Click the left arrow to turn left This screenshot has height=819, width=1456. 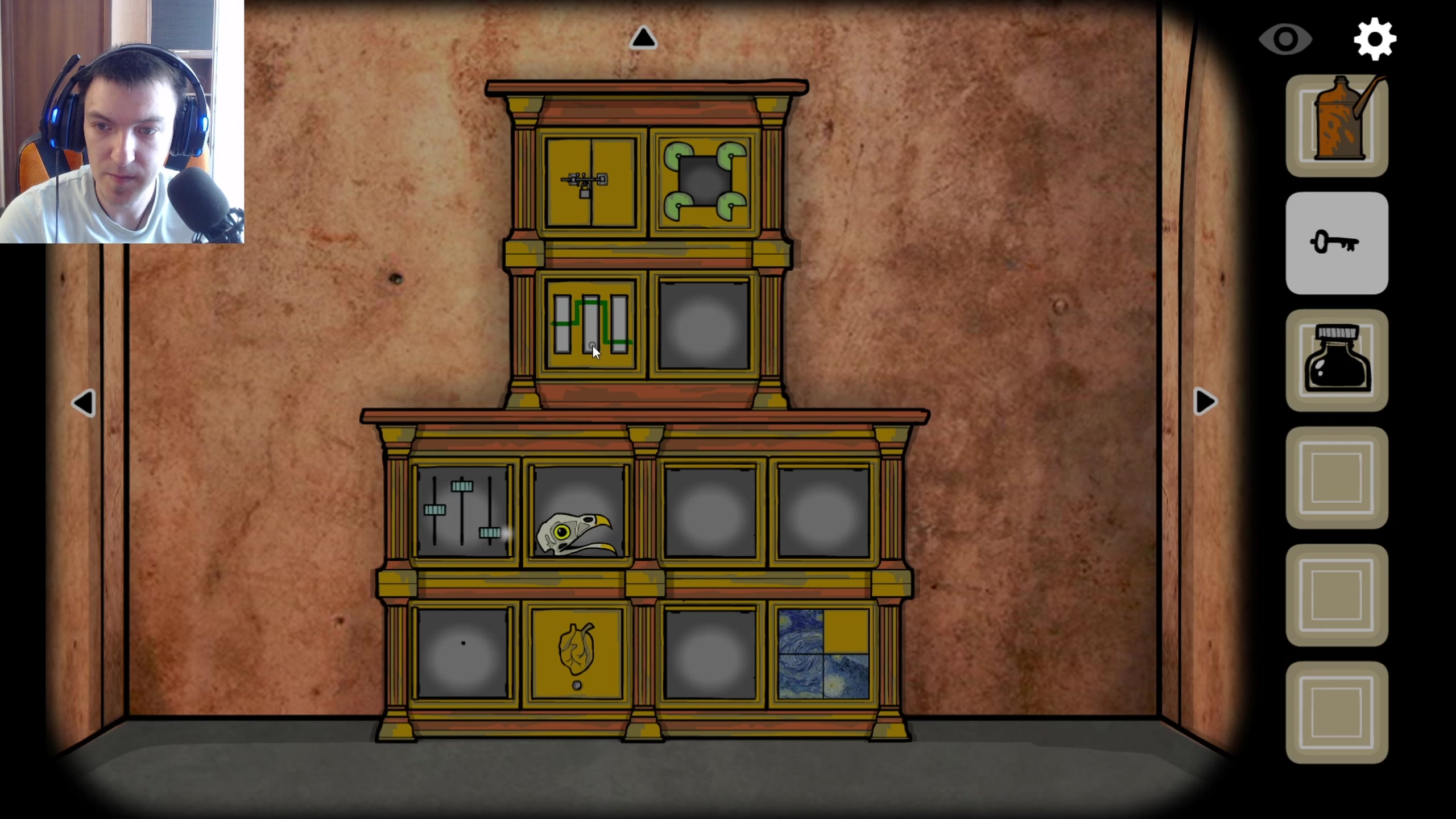pos(84,402)
